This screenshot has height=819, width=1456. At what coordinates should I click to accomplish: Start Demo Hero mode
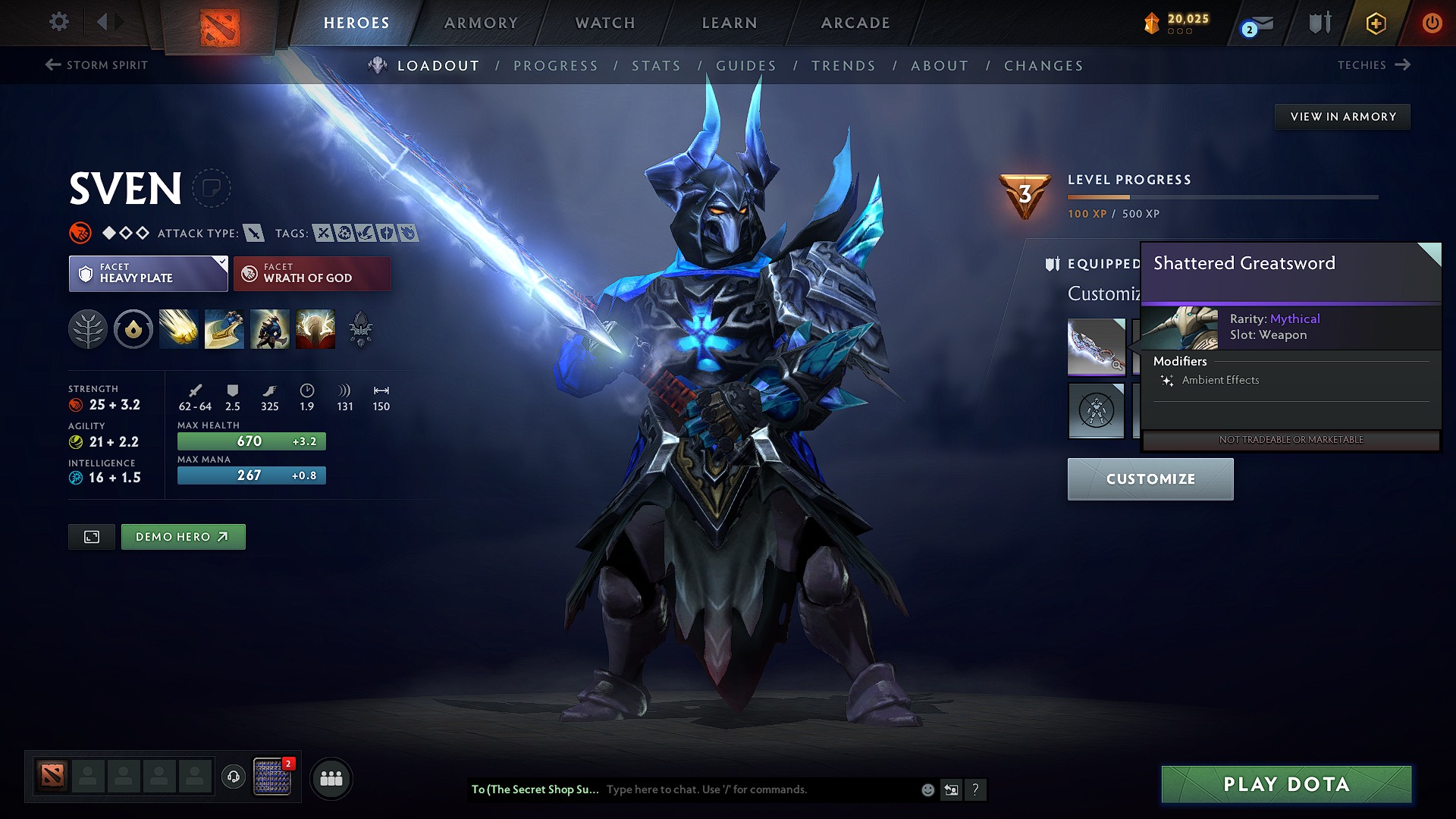coord(183,537)
